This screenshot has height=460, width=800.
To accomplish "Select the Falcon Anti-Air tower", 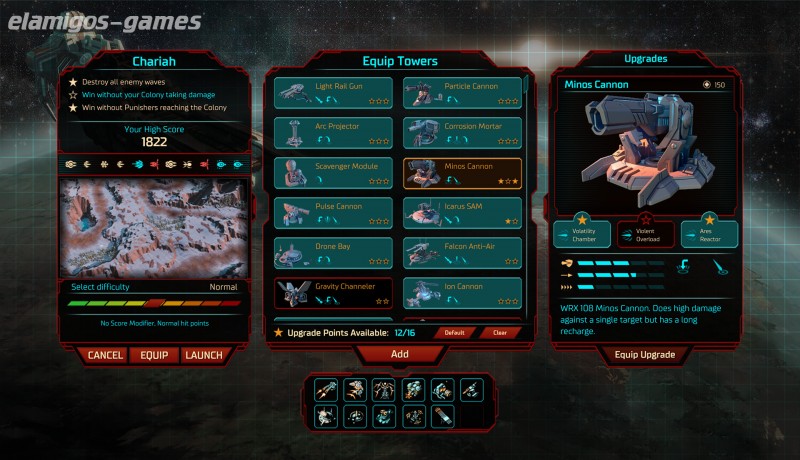I will pyautogui.click(x=461, y=253).
